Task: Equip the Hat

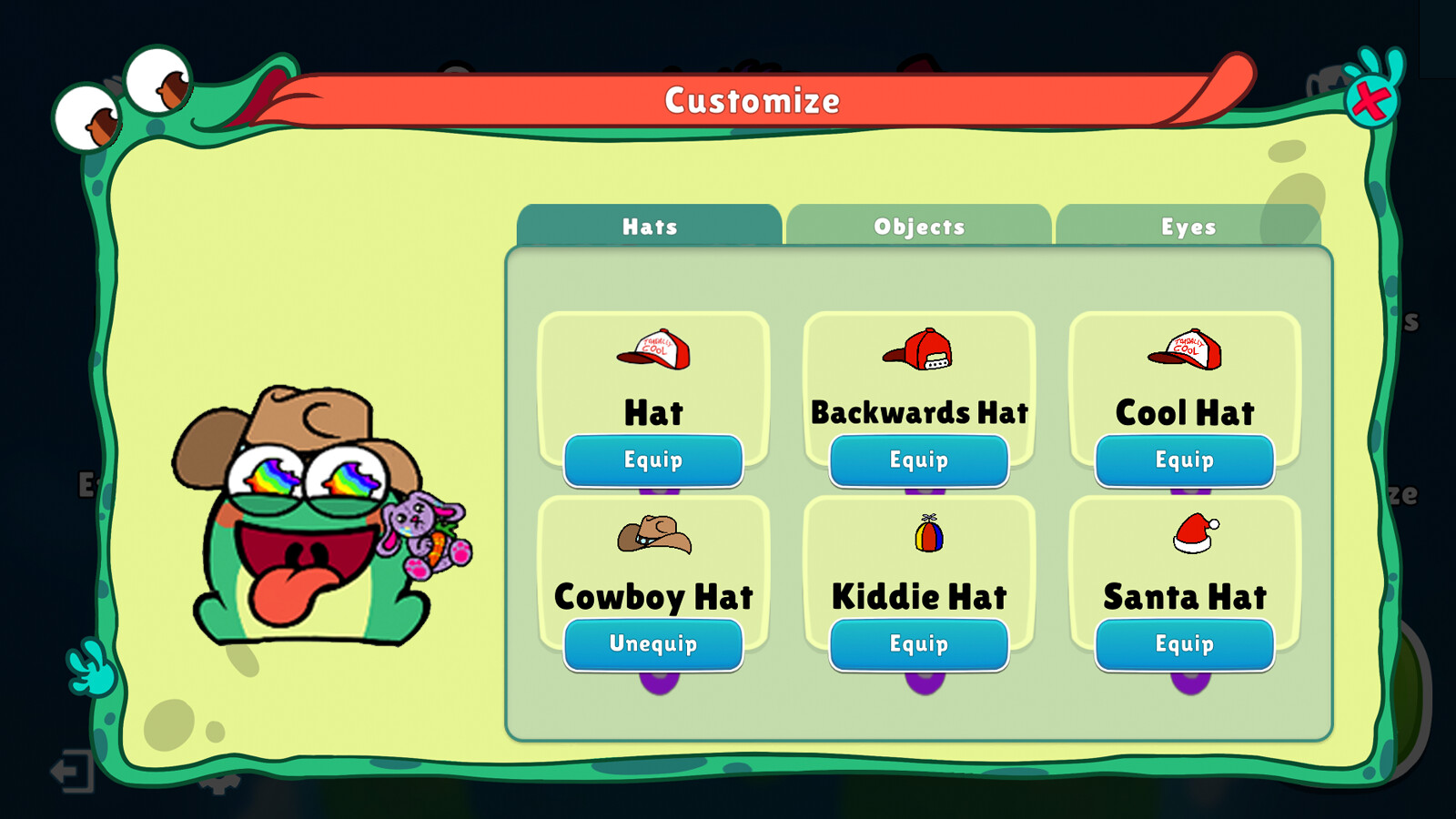Action: pos(654,460)
